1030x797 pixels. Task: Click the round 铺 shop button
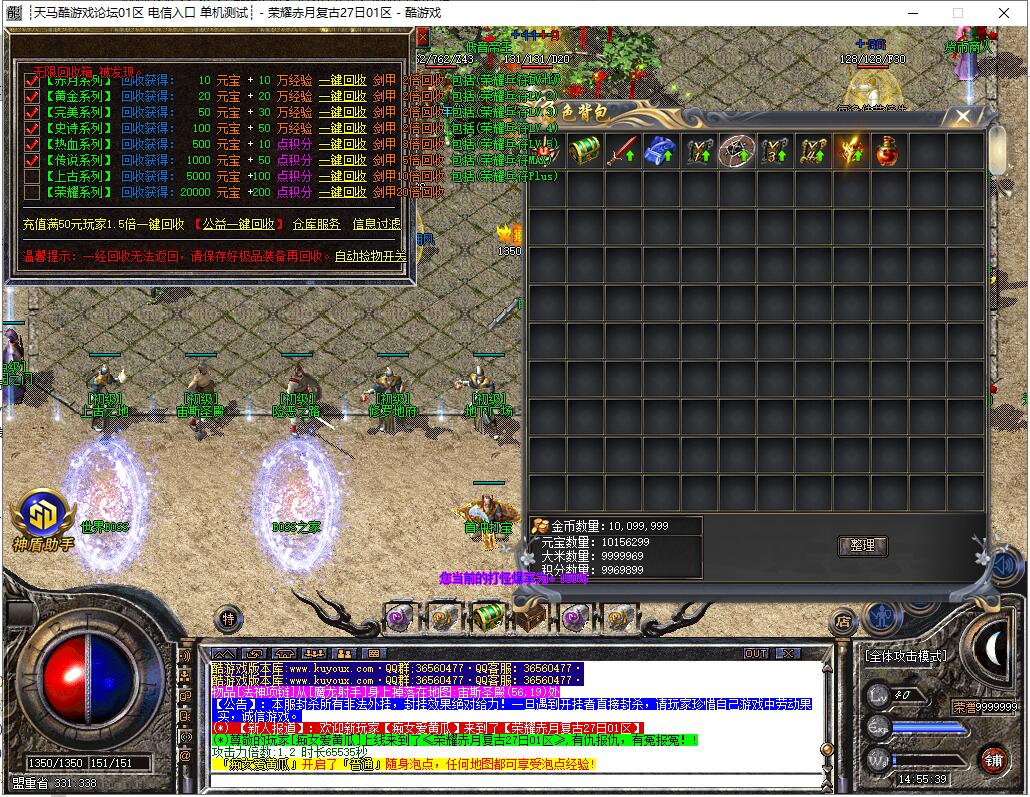(x=992, y=759)
